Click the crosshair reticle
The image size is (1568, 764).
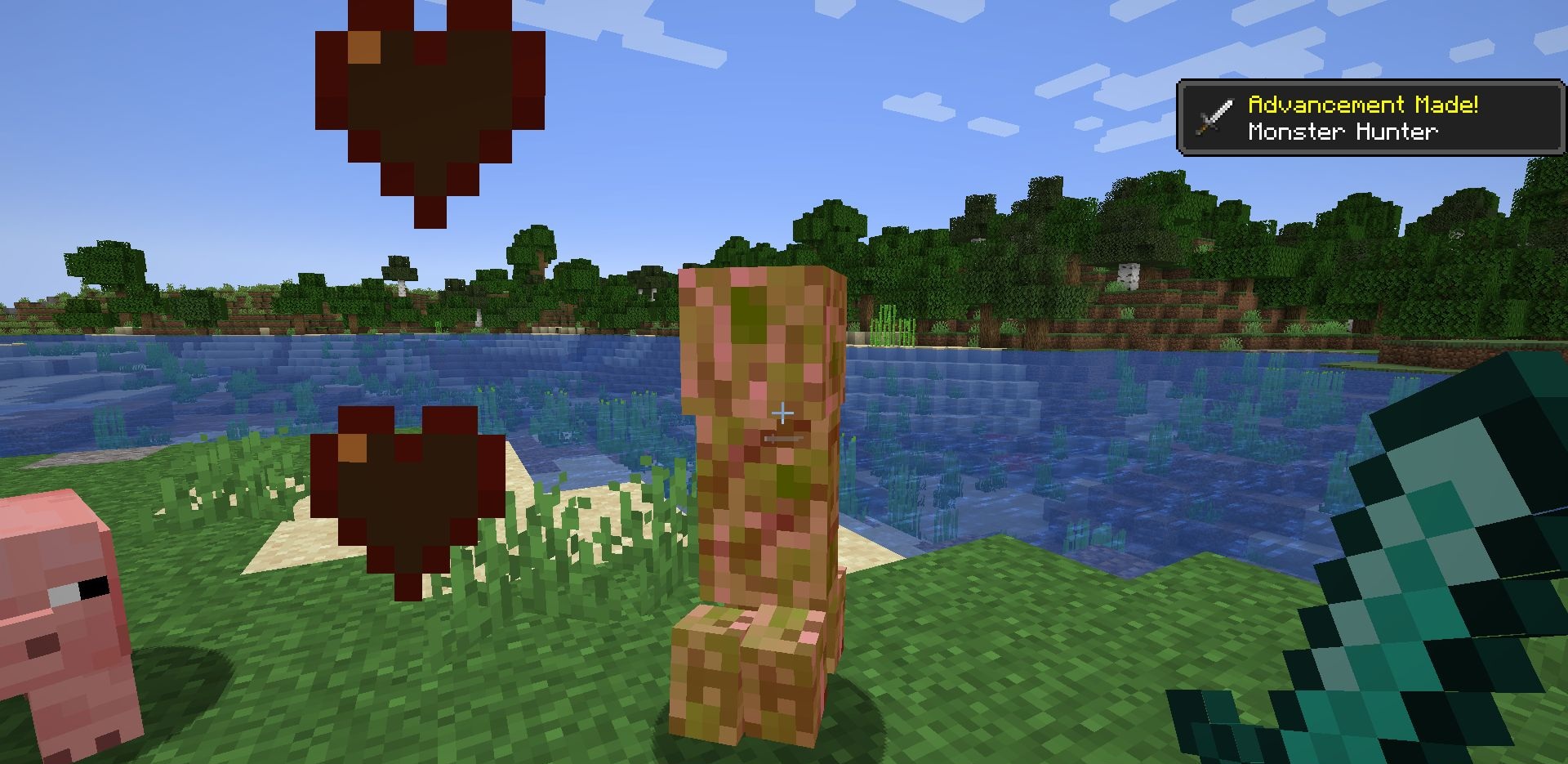click(x=783, y=414)
